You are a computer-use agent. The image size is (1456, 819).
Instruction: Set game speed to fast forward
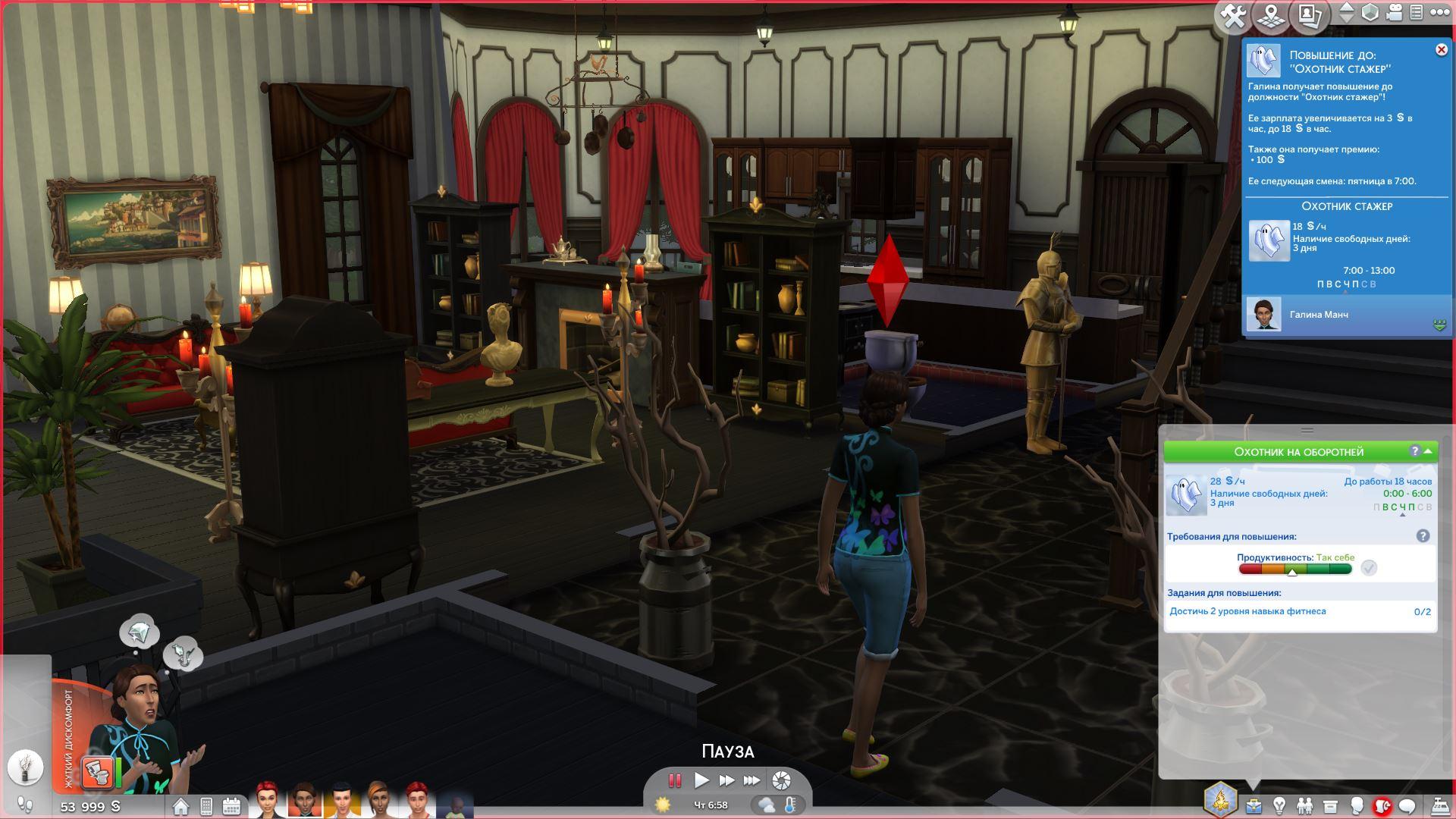click(726, 780)
